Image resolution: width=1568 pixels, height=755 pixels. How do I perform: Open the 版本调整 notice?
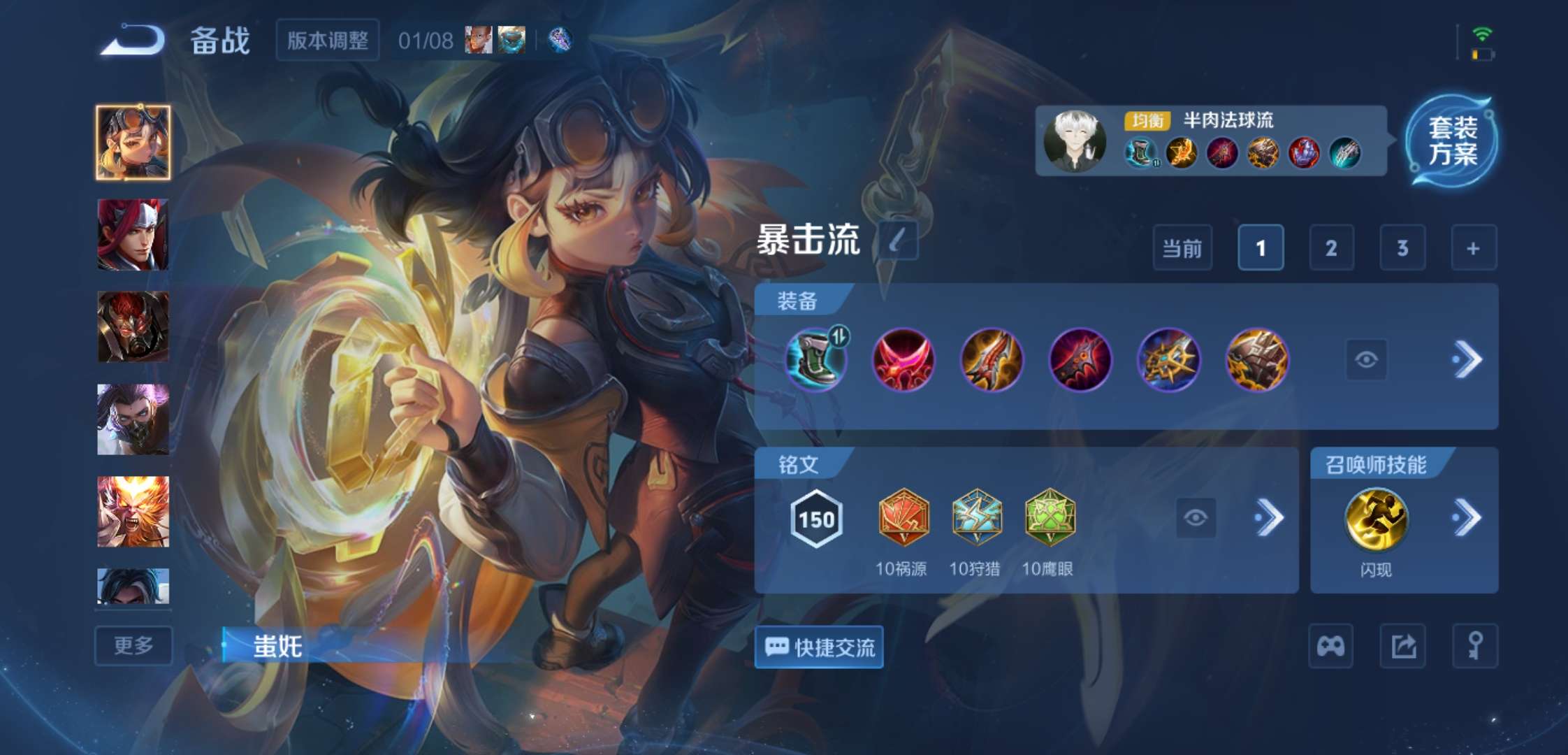click(327, 40)
